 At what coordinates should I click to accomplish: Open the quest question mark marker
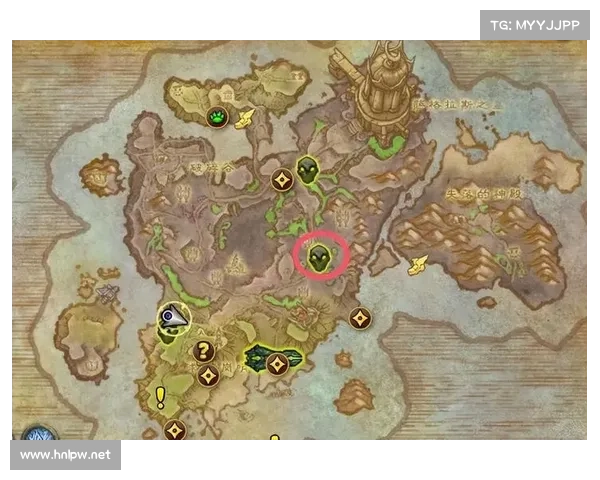pos(203,351)
